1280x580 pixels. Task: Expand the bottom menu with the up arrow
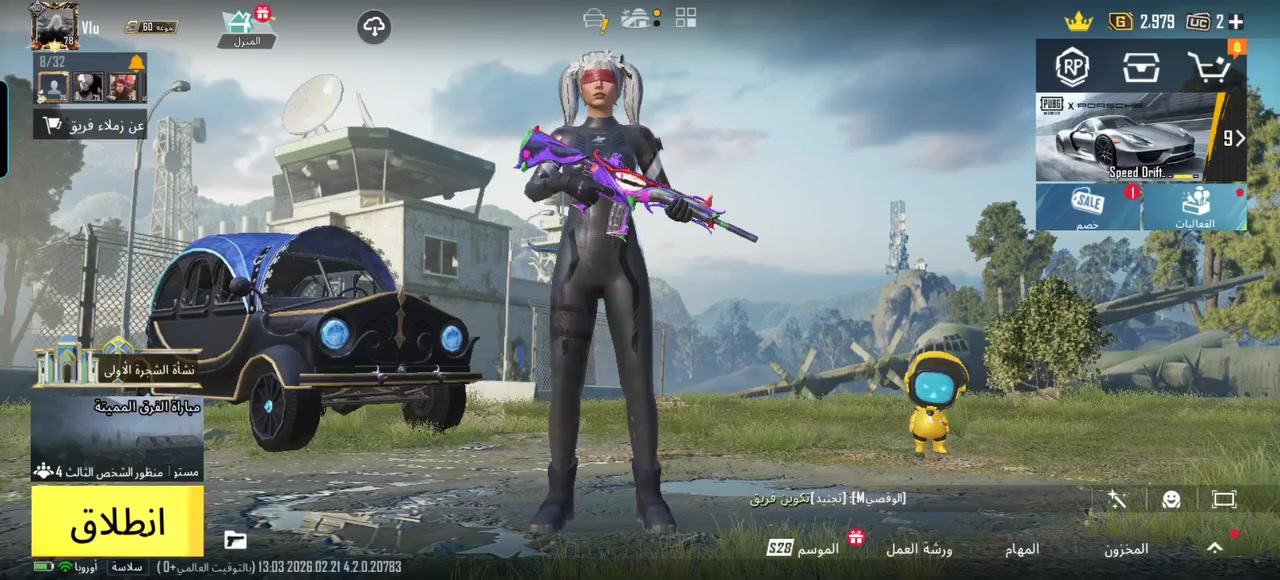1214,548
